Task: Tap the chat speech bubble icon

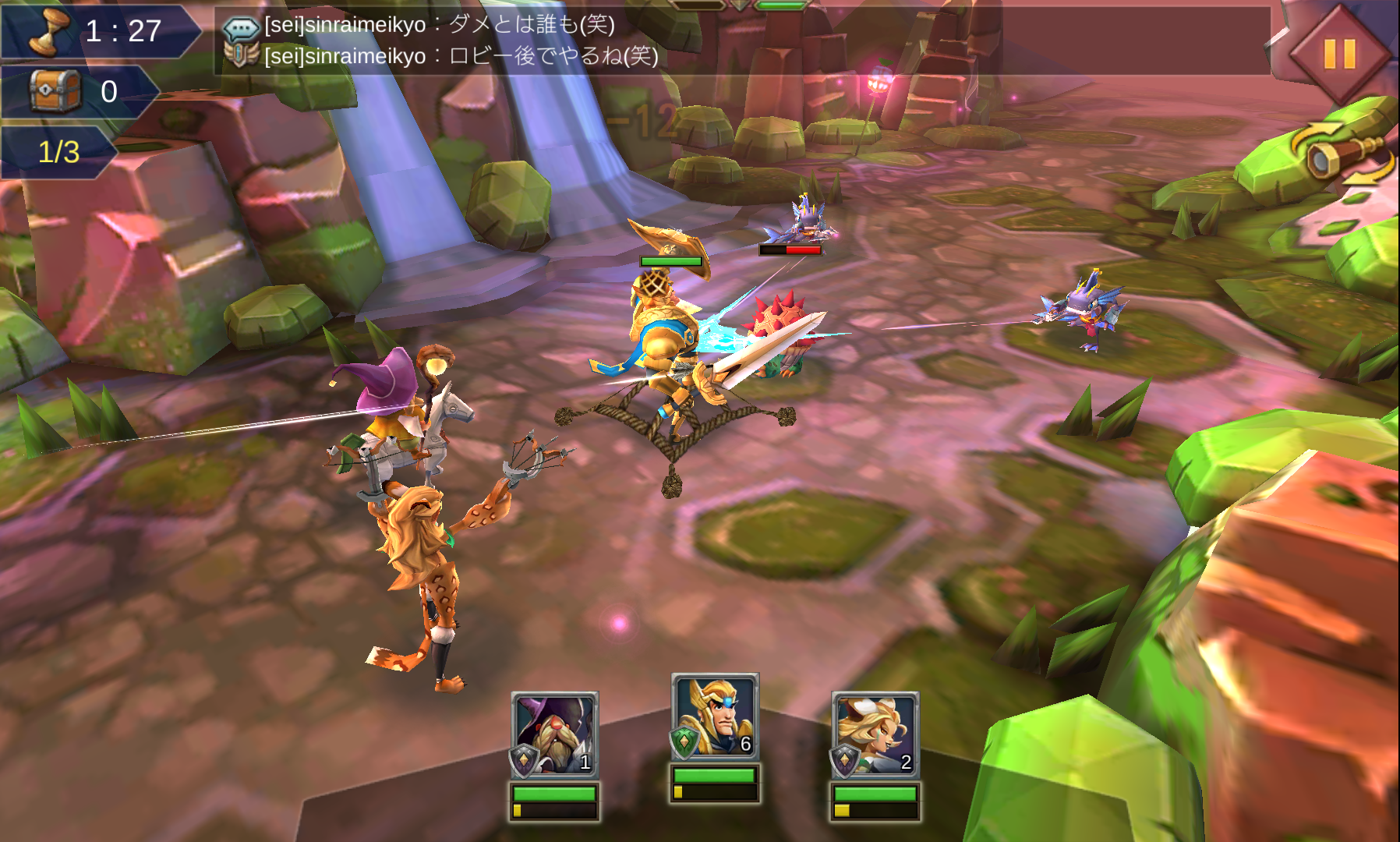Action: click(x=240, y=29)
